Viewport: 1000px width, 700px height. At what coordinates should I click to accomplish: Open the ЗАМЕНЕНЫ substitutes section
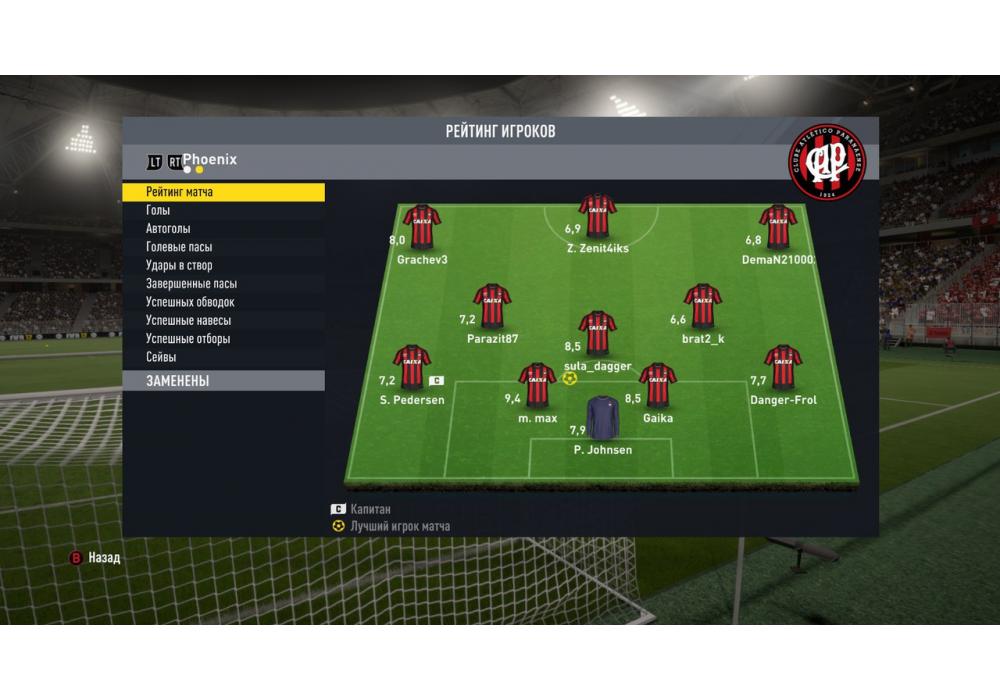point(223,381)
